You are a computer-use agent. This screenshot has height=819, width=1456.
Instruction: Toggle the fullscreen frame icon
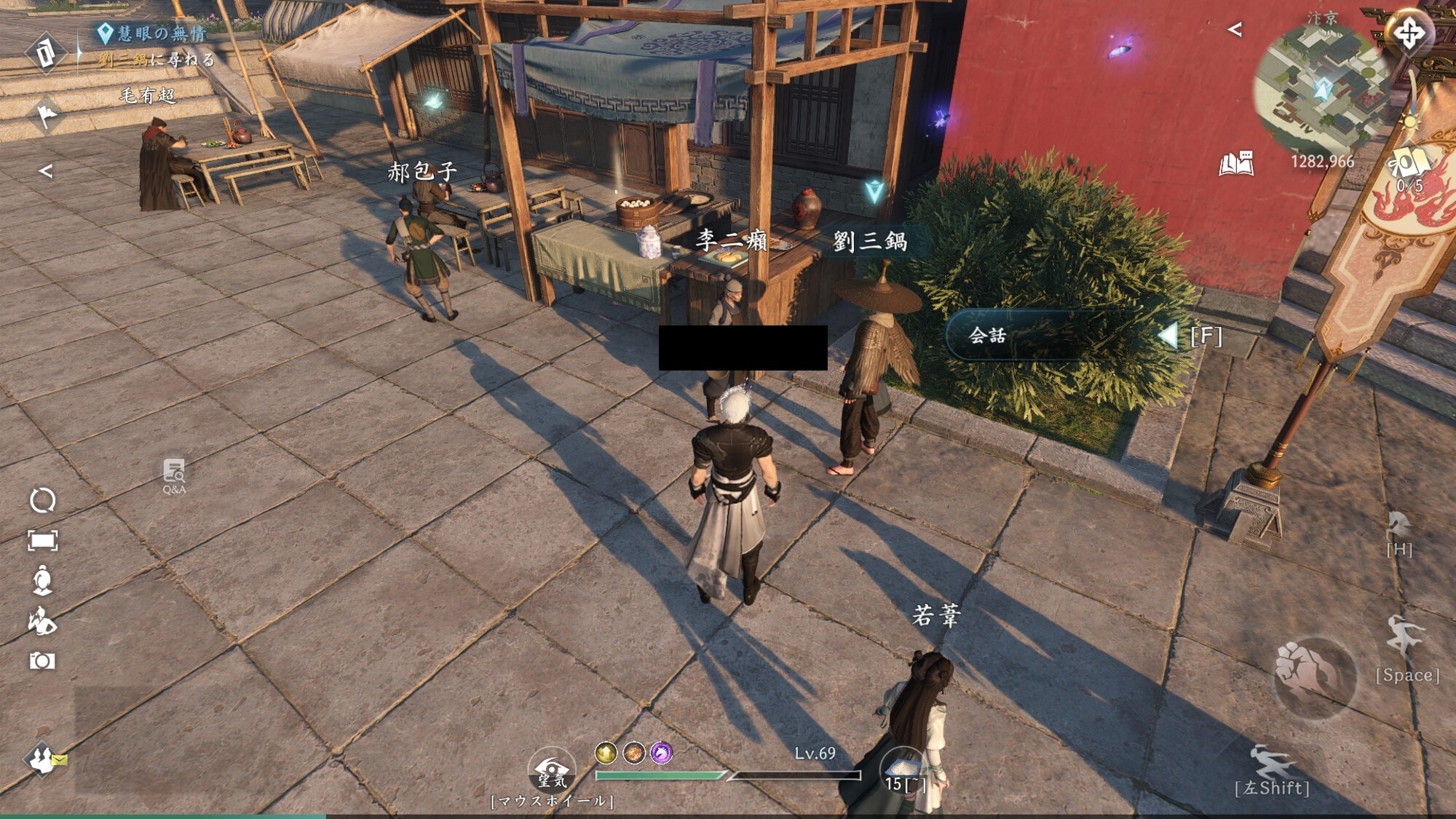pos(42,540)
